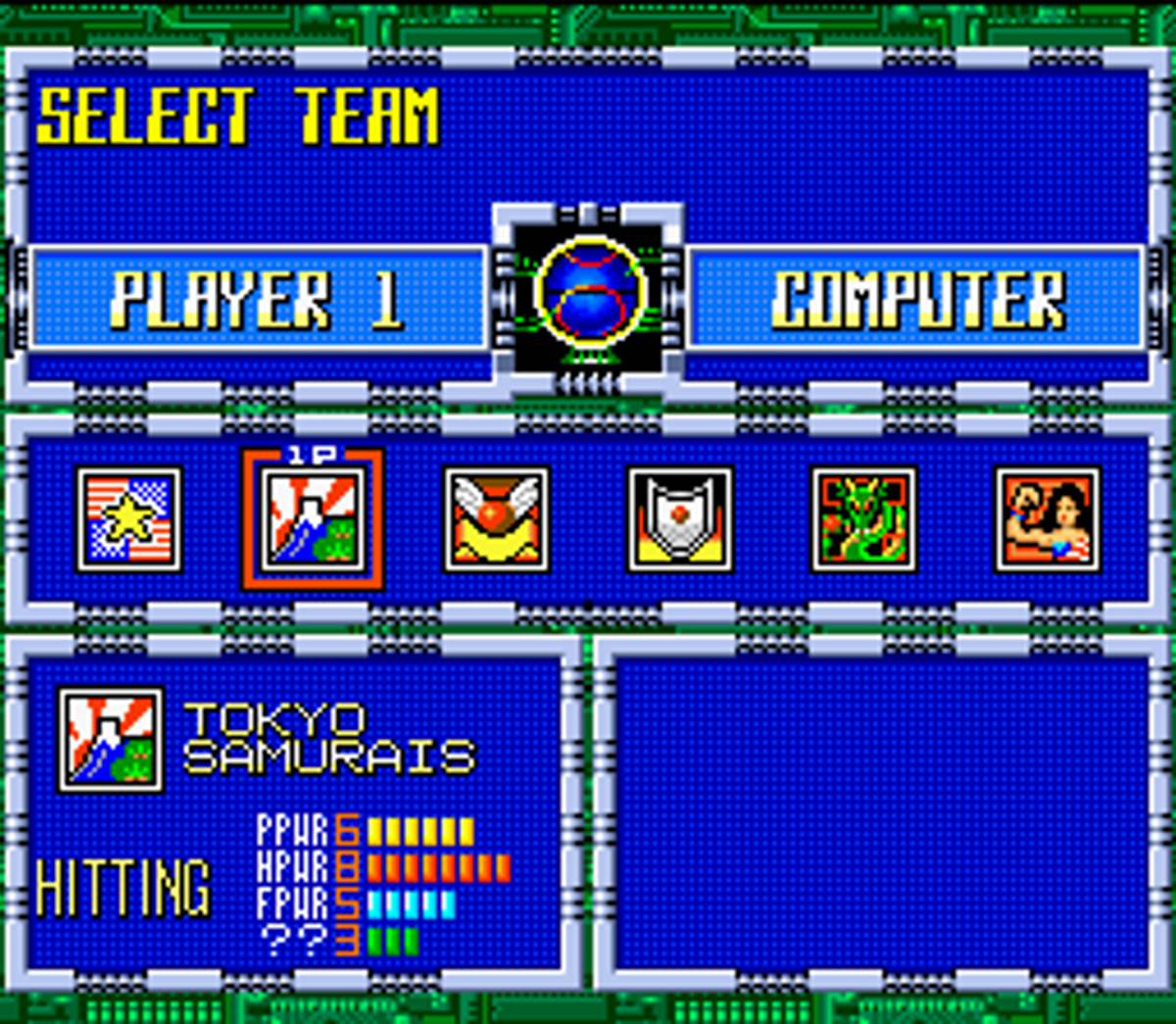Select the star and stripes team emblem
Image resolution: width=1176 pixels, height=1024 pixels.
click(x=128, y=519)
